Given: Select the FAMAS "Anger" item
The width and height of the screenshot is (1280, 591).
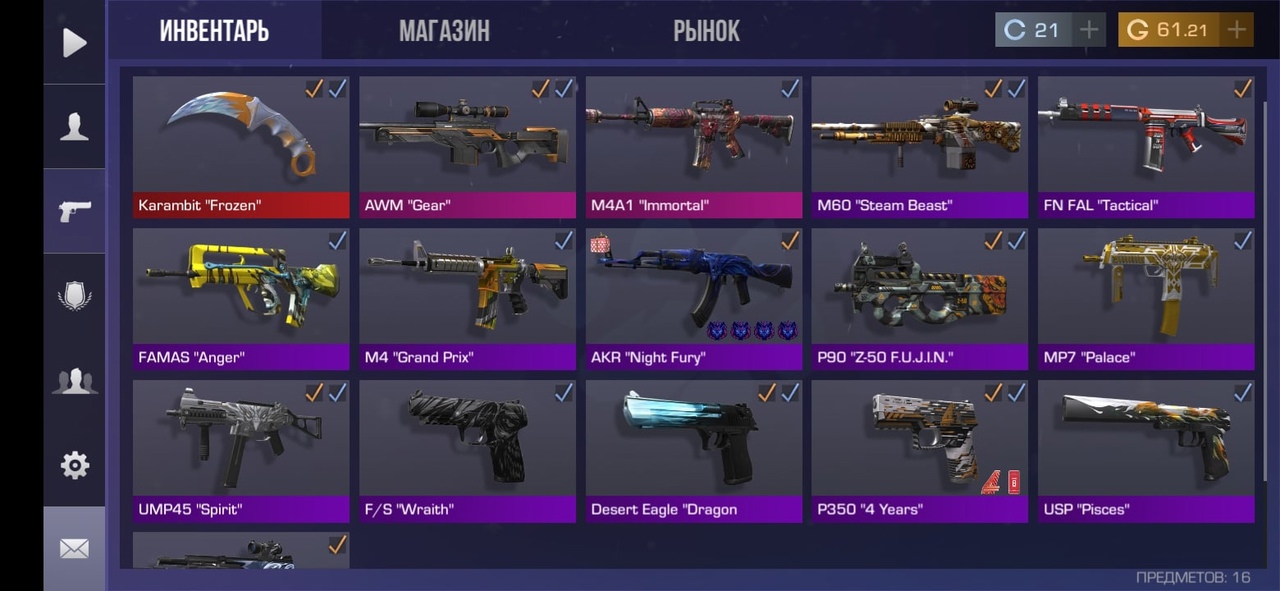Looking at the screenshot, I should pos(241,299).
